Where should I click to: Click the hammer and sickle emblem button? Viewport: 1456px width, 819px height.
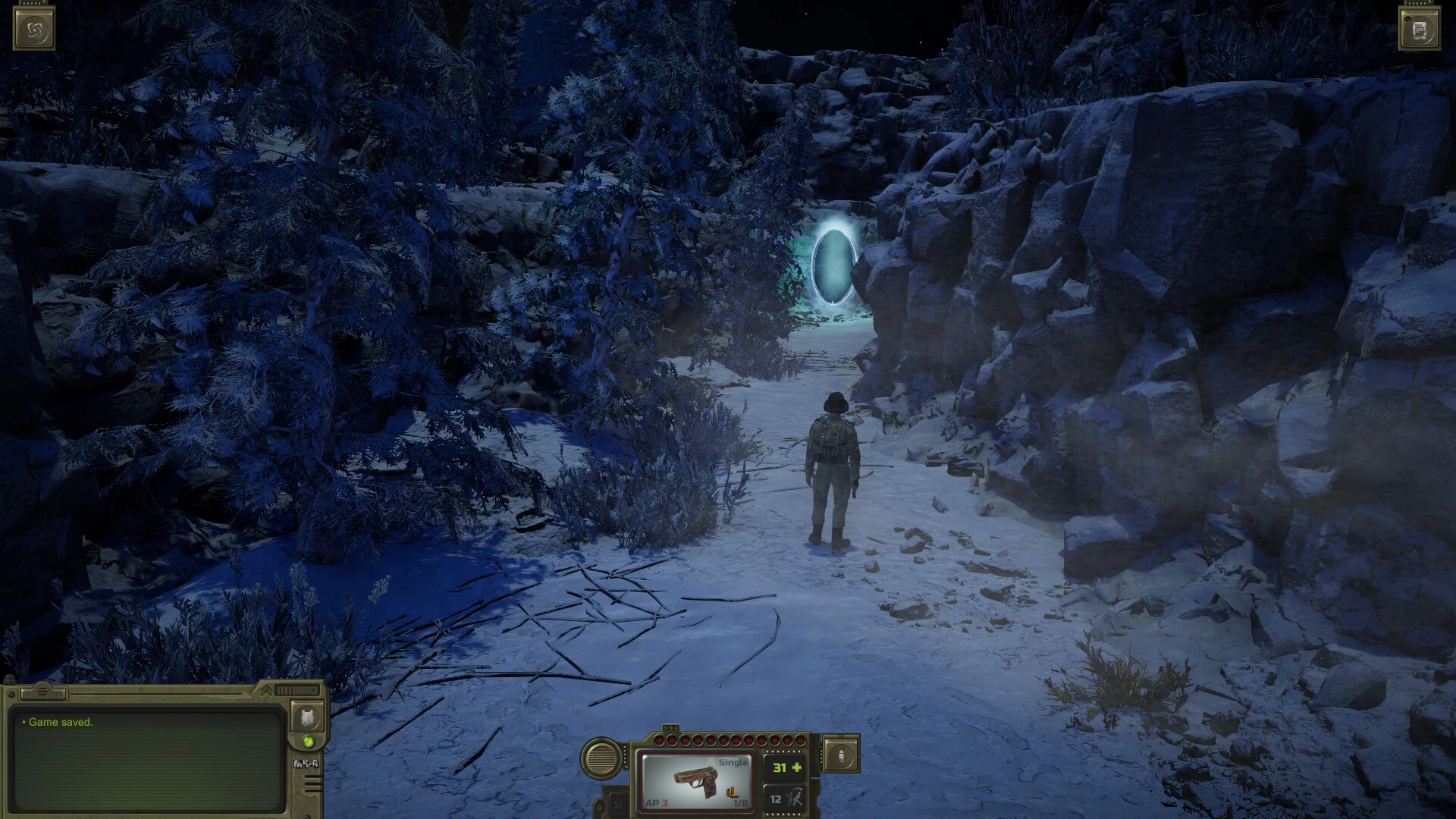618,803
